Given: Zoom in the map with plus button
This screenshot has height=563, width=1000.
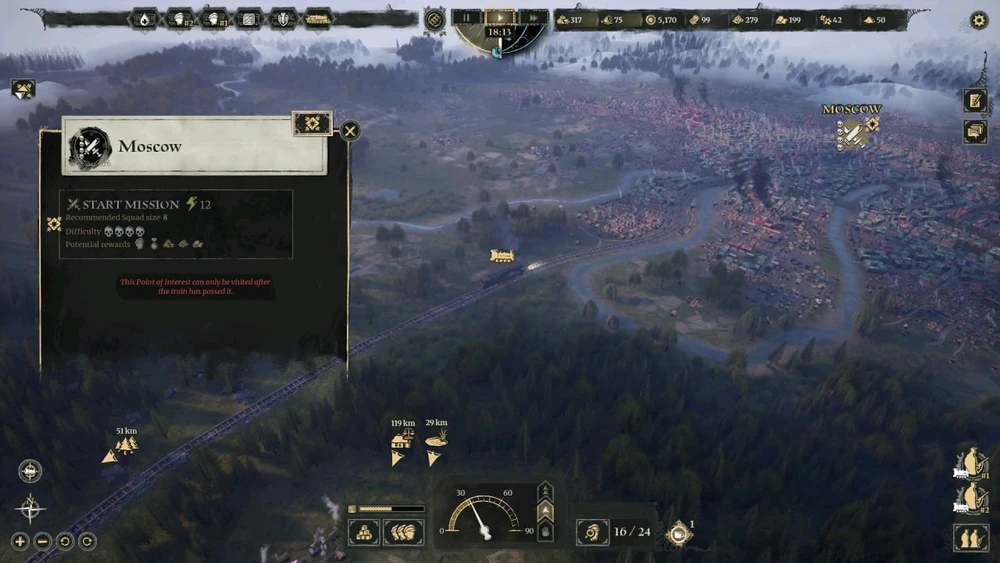Looking at the screenshot, I should [x=20, y=541].
